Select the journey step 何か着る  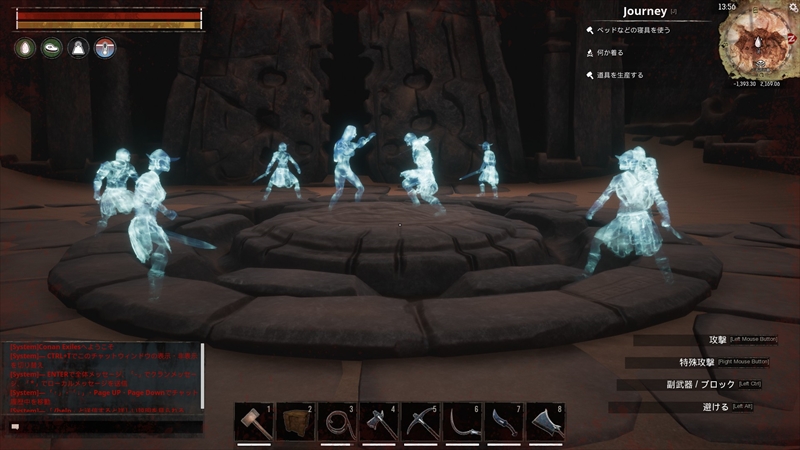pyautogui.click(x=612, y=53)
